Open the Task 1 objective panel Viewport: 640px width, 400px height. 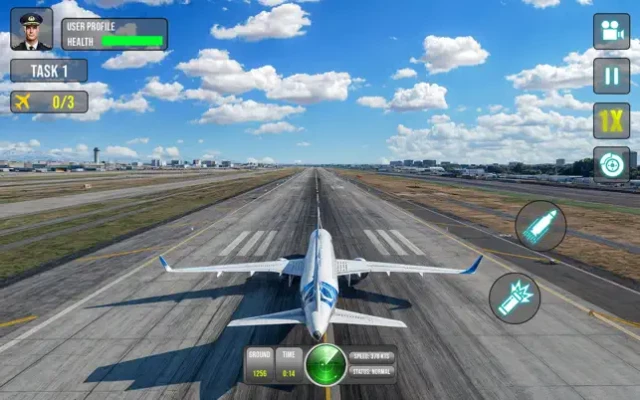[49, 71]
